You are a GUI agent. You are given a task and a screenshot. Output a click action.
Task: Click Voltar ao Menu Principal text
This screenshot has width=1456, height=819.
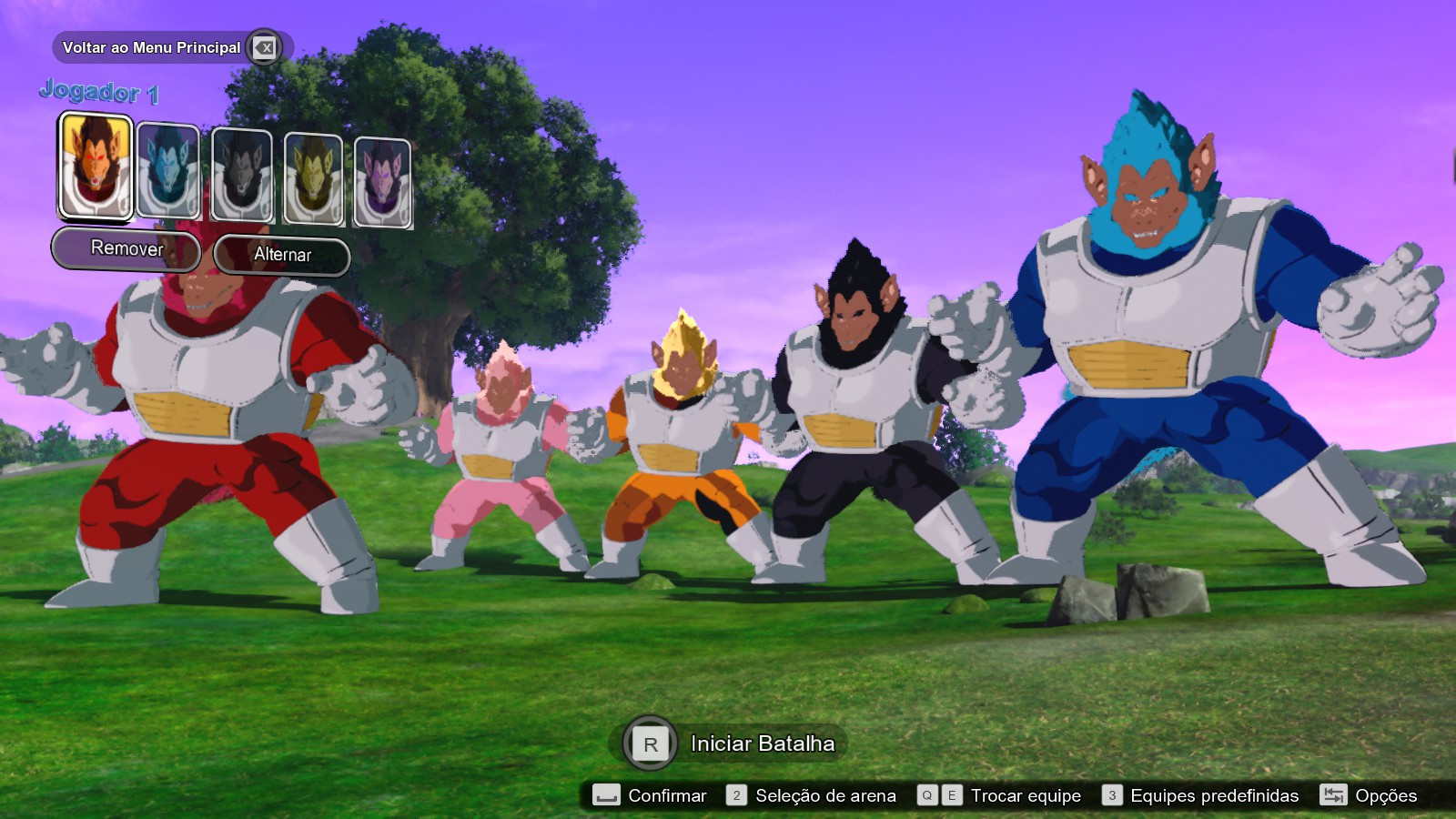tap(151, 47)
